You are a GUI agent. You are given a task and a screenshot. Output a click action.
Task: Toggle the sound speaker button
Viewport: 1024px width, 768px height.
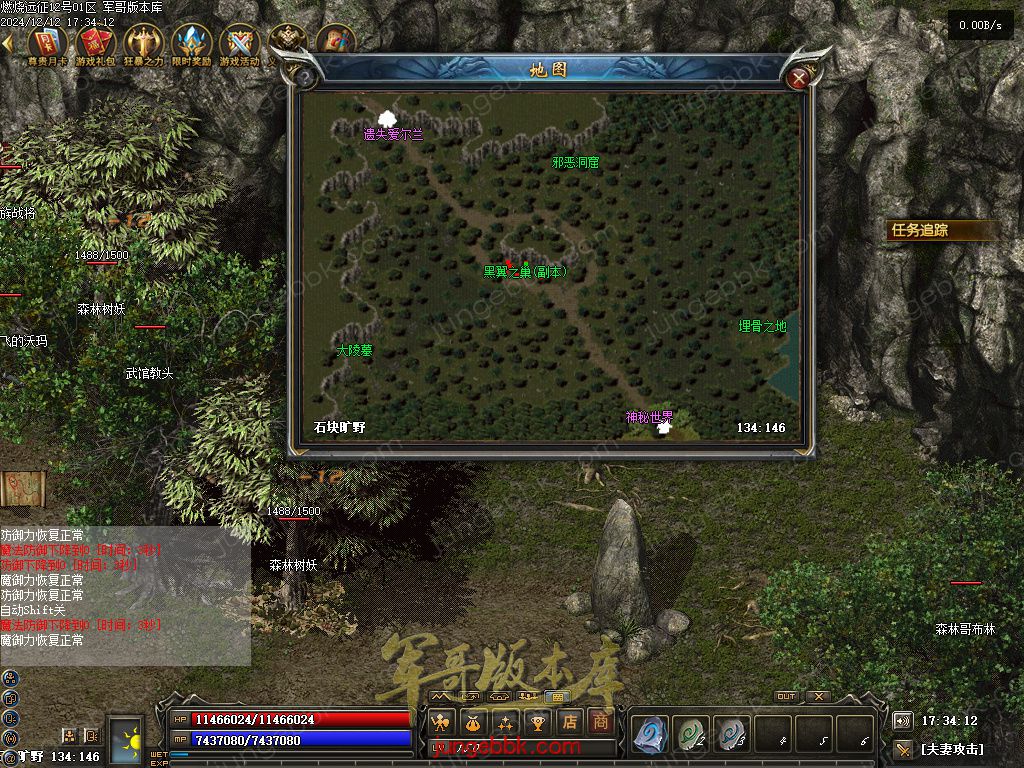click(902, 720)
